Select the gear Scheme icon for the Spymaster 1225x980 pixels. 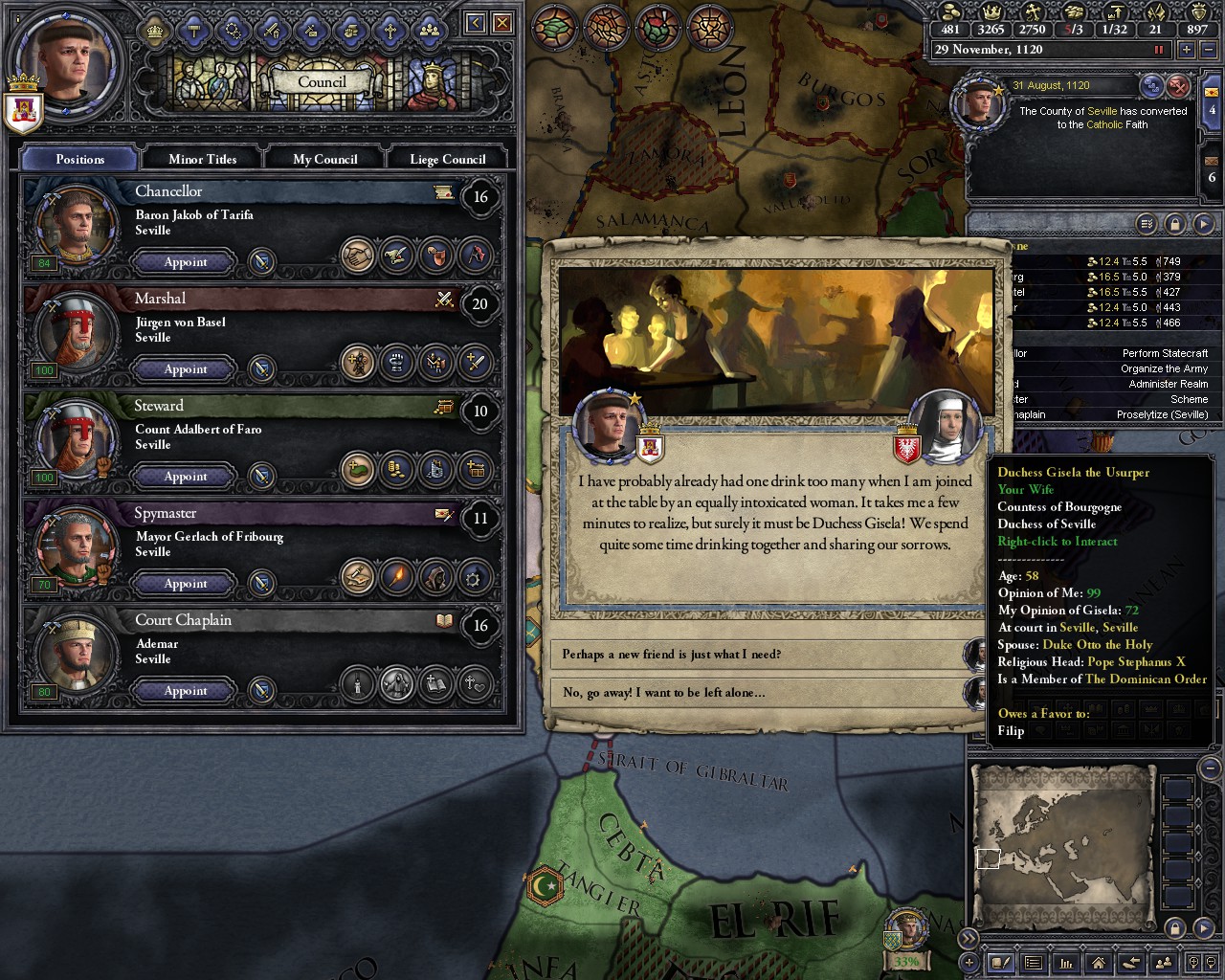474,578
